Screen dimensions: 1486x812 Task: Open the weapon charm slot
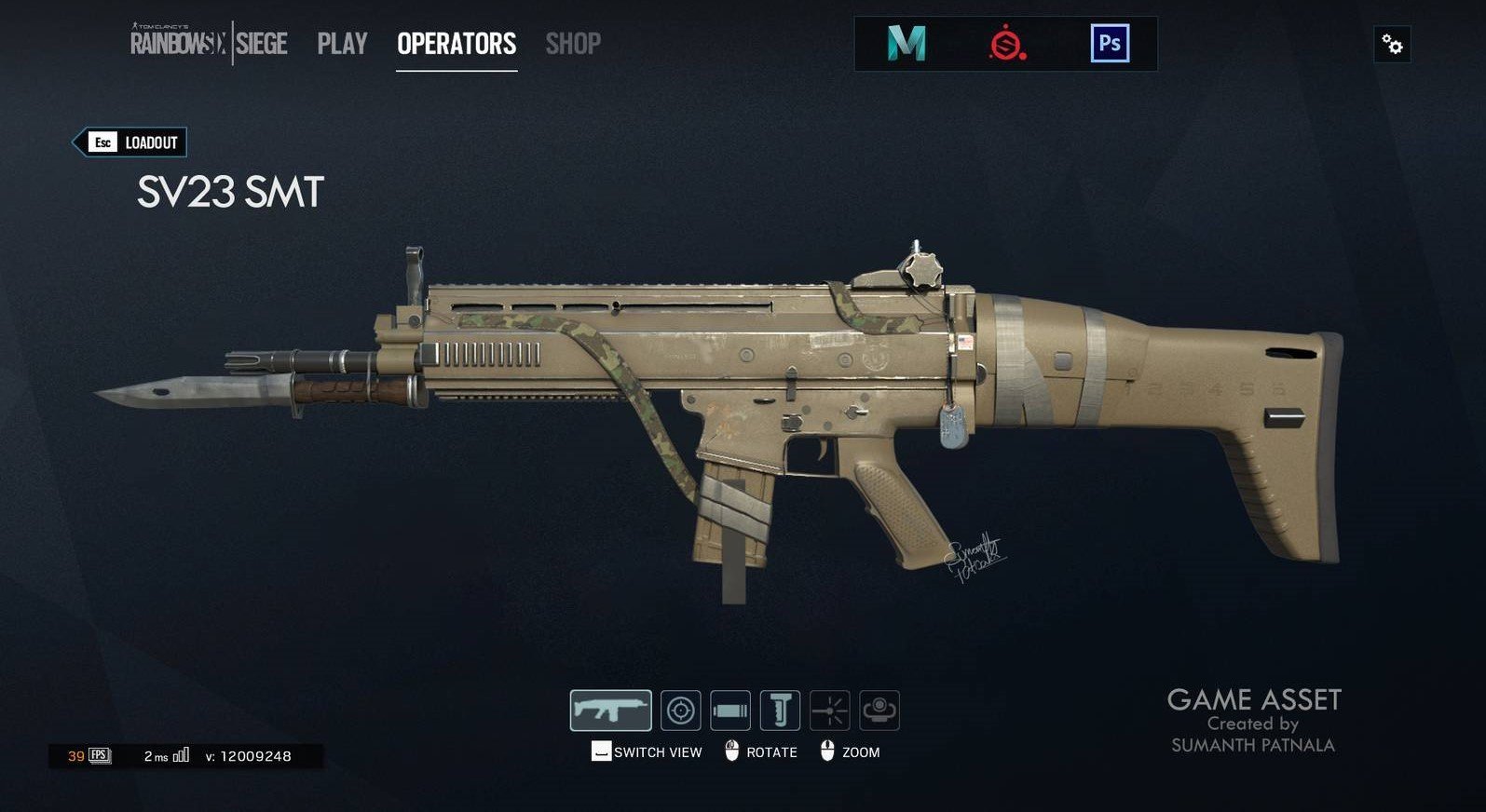[879, 710]
